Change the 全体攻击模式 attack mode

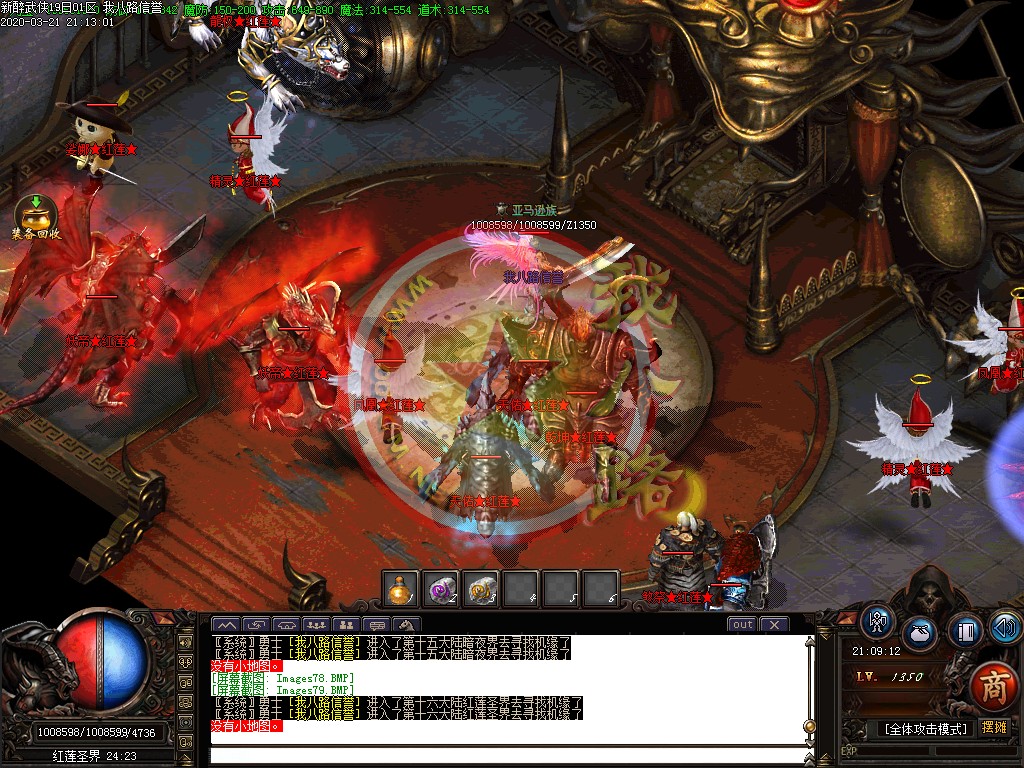tap(924, 728)
